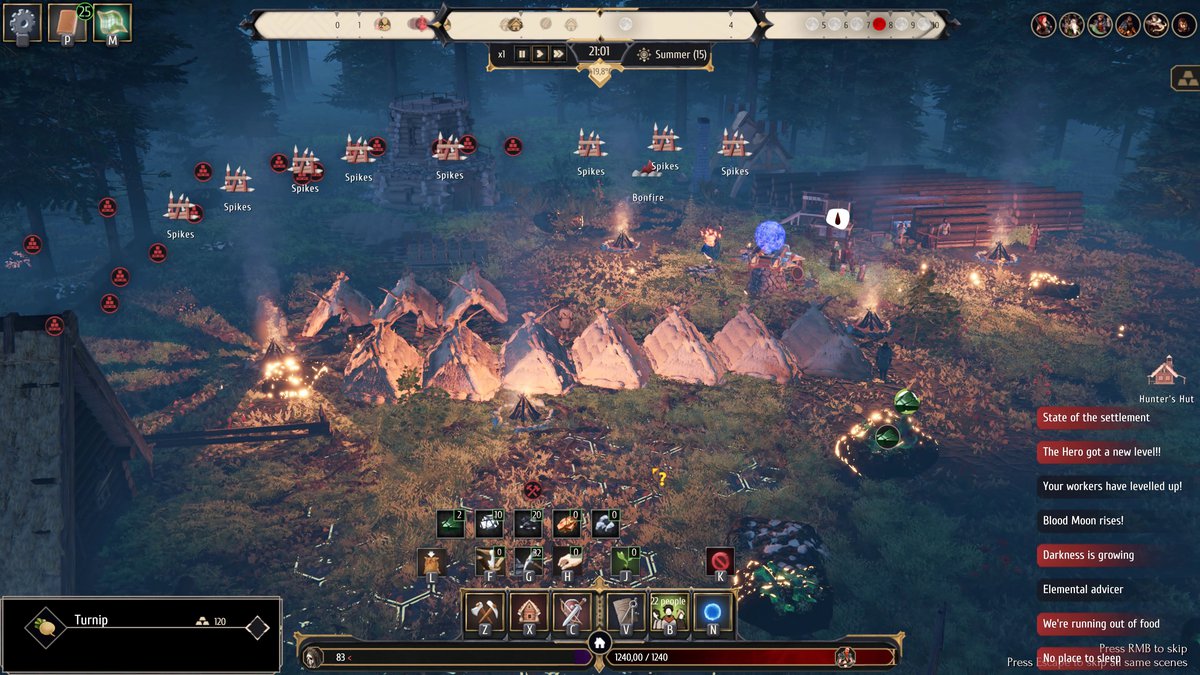Activate the blue portal button
Screen dimensions: 1200x675
tap(713, 612)
